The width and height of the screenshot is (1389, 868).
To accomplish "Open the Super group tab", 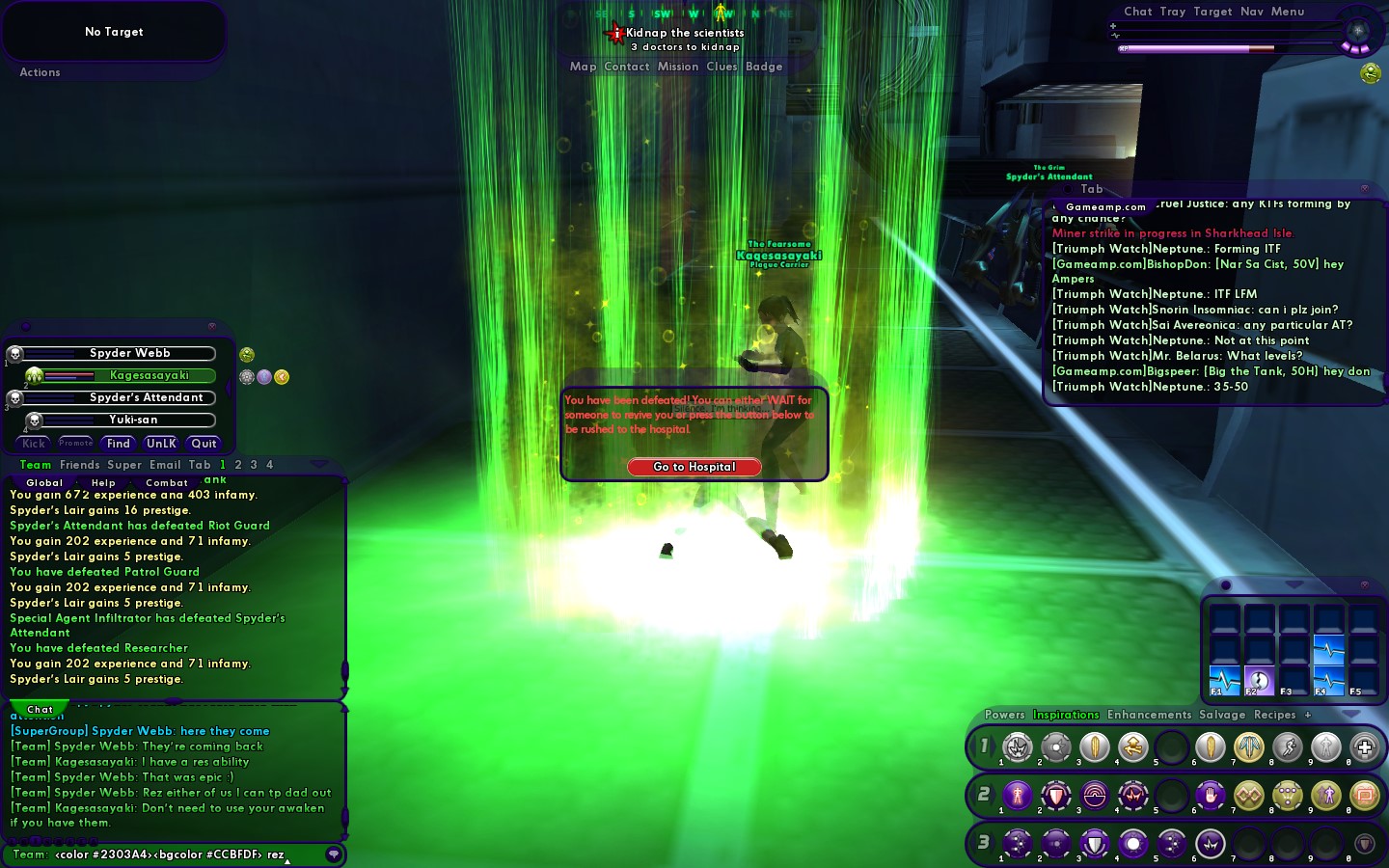I will [x=123, y=465].
